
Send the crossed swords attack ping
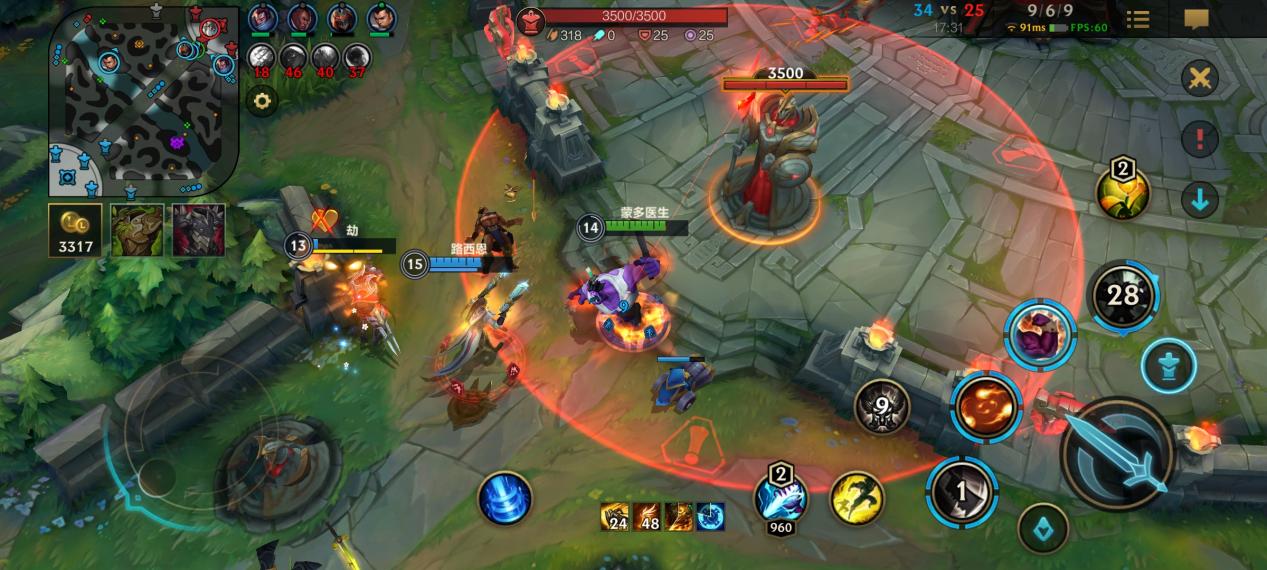(x=1199, y=78)
